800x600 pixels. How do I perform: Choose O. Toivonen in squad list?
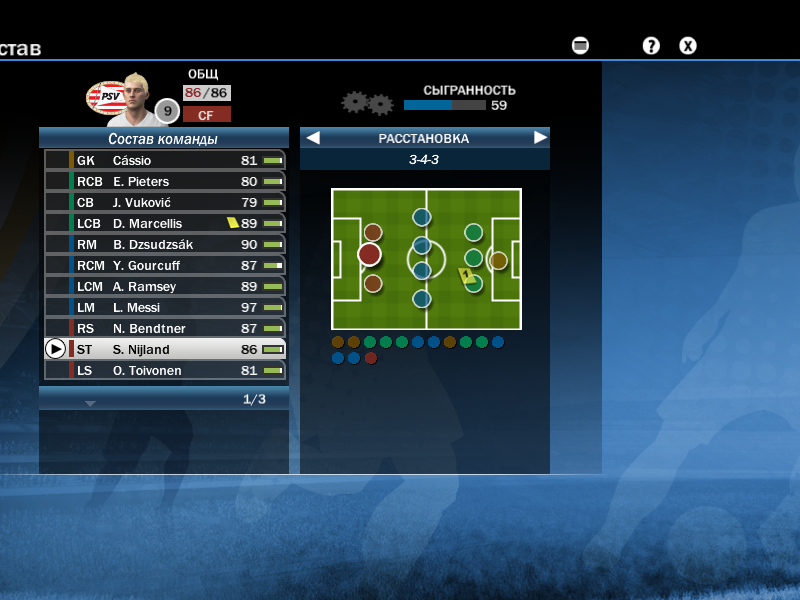point(165,370)
